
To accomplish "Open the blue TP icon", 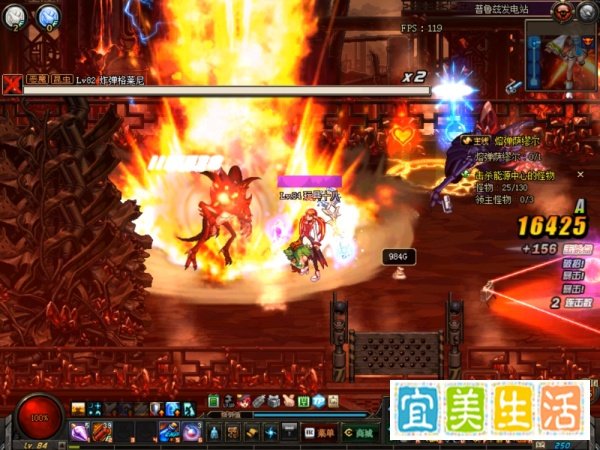I will [319, 402].
